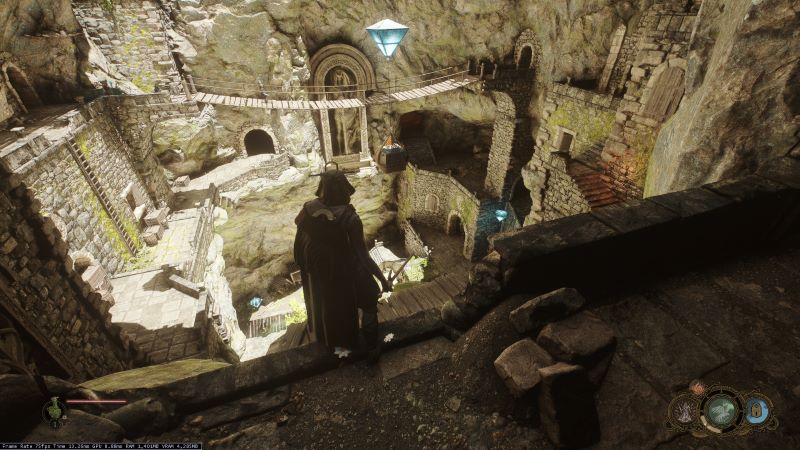Click the locked blue ability slot
This screenshot has width=800, height=450.
point(758,409)
